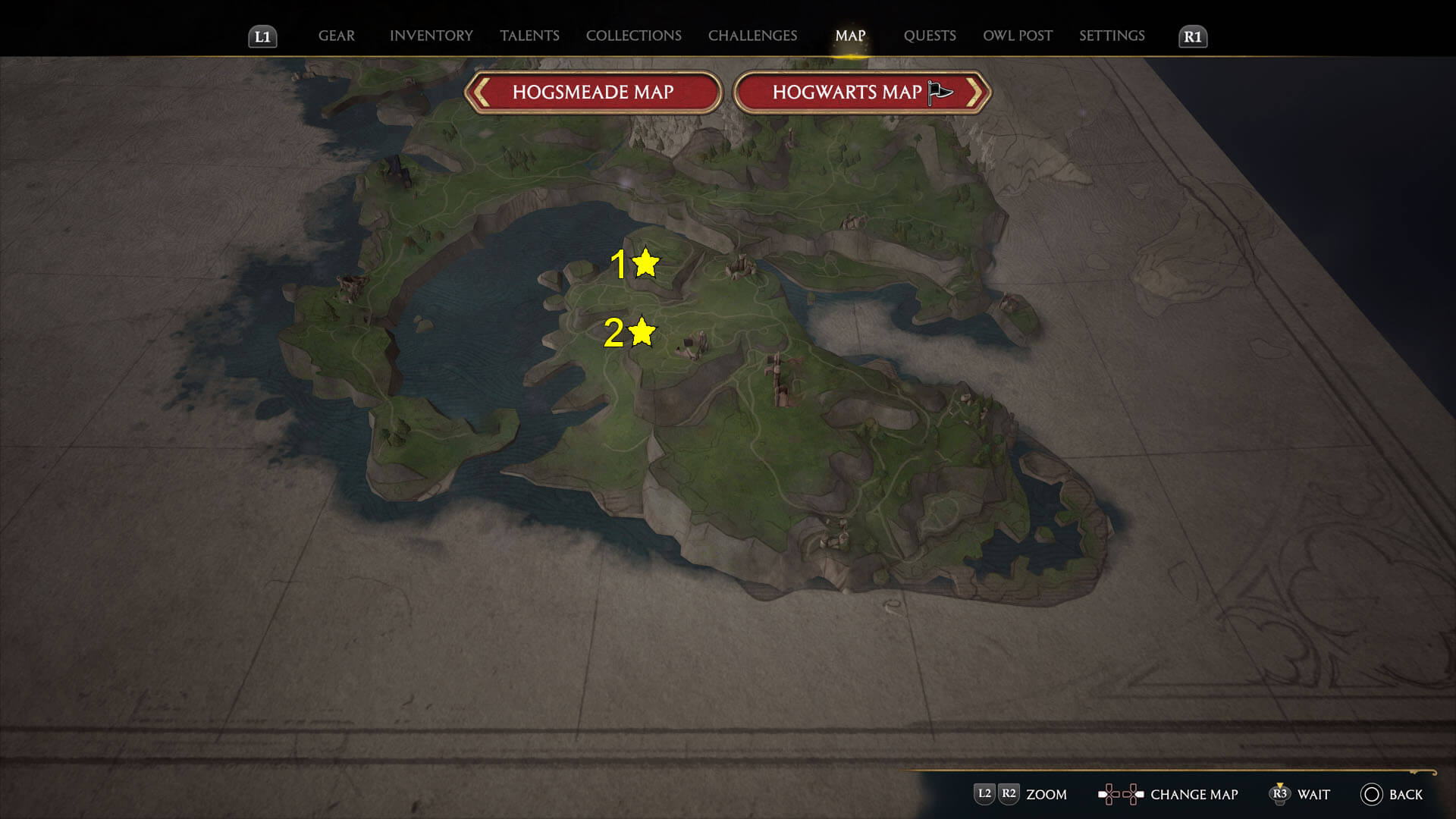Image resolution: width=1456 pixels, height=819 pixels.
Task: Click the L1 shoulder button icon
Action: [x=262, y=36]
